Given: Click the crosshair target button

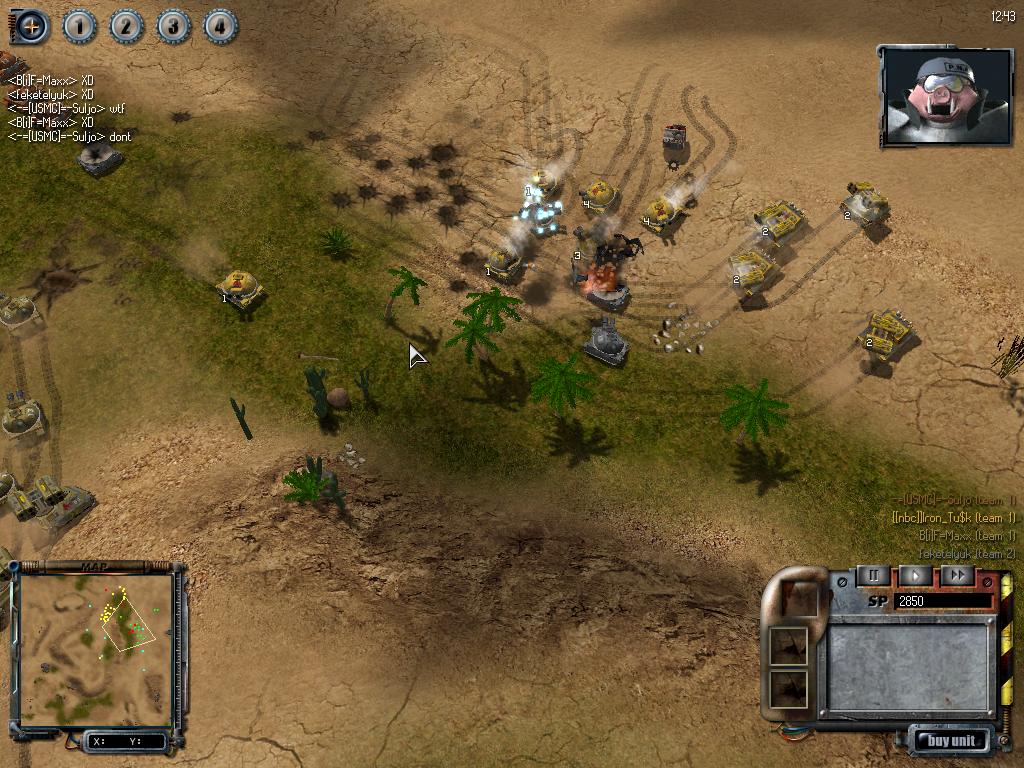Looking at the screenshot, I should [32, 26].
